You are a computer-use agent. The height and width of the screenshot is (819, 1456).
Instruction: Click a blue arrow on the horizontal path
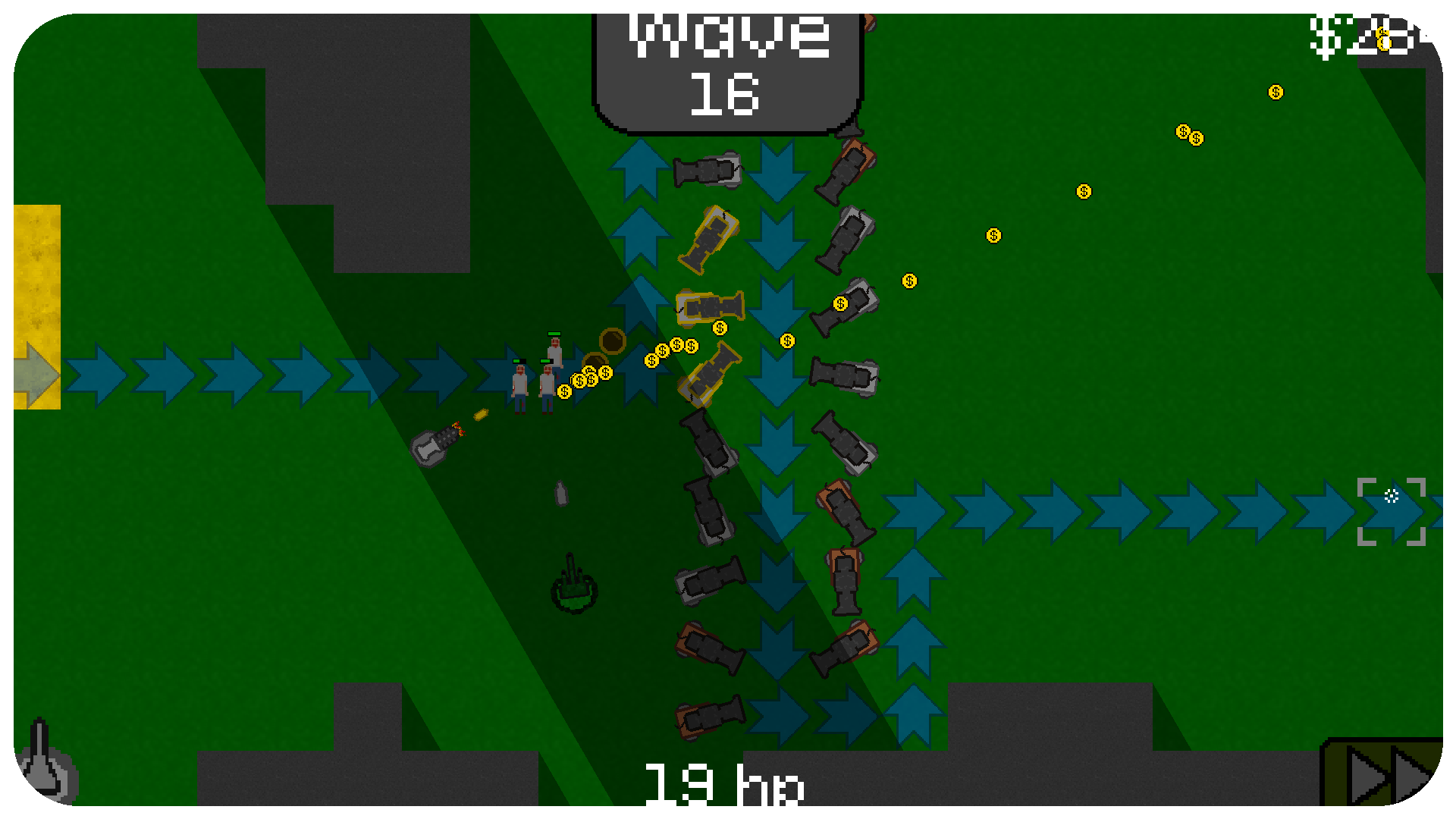tap(227, 372)
